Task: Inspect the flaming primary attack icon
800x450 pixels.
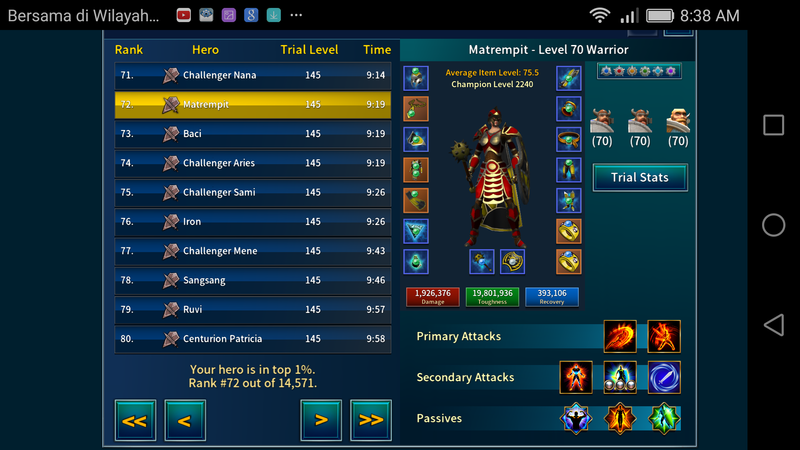Action: (x=620, y=337)
